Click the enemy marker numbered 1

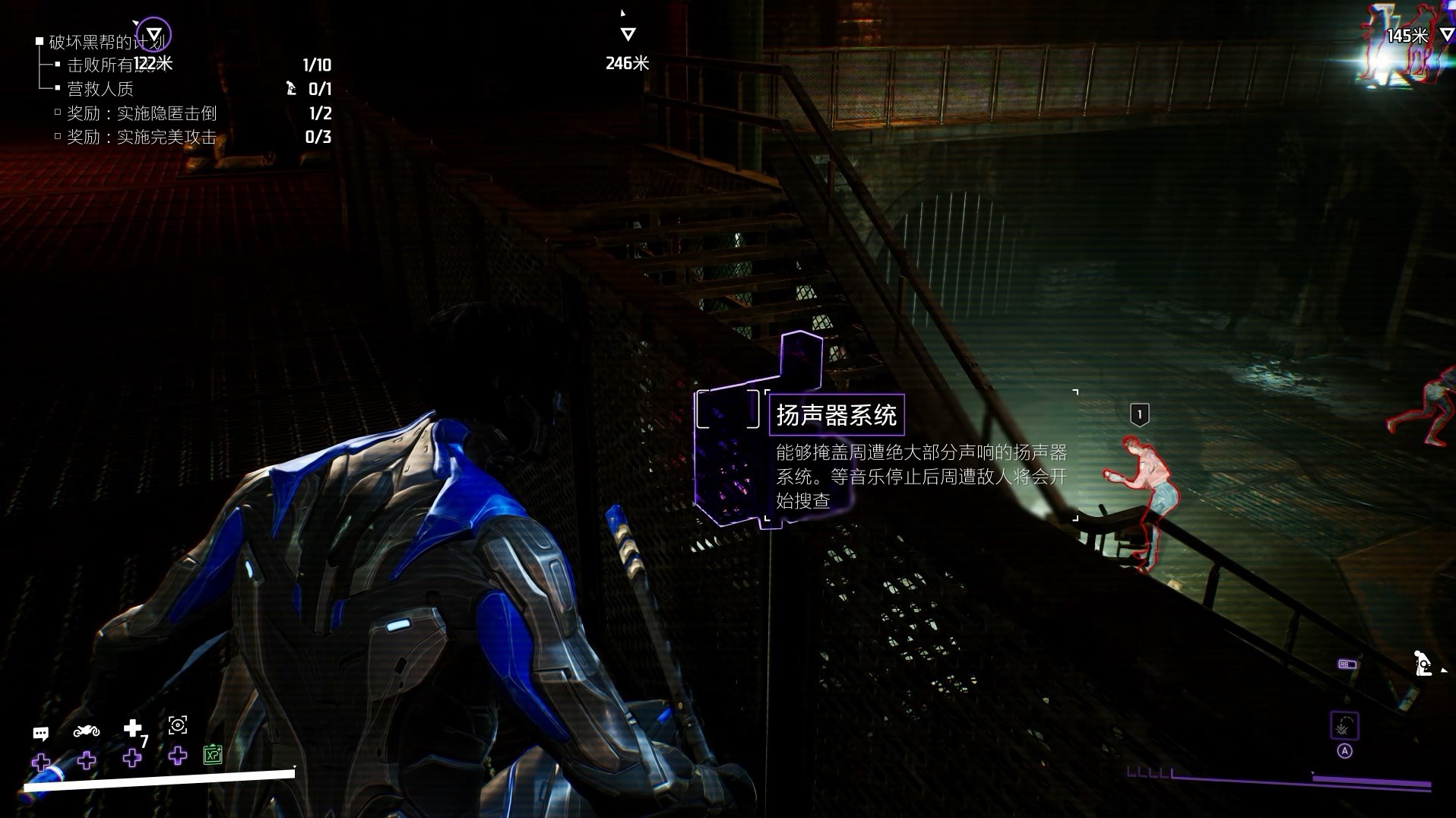tap(1139, 415)
